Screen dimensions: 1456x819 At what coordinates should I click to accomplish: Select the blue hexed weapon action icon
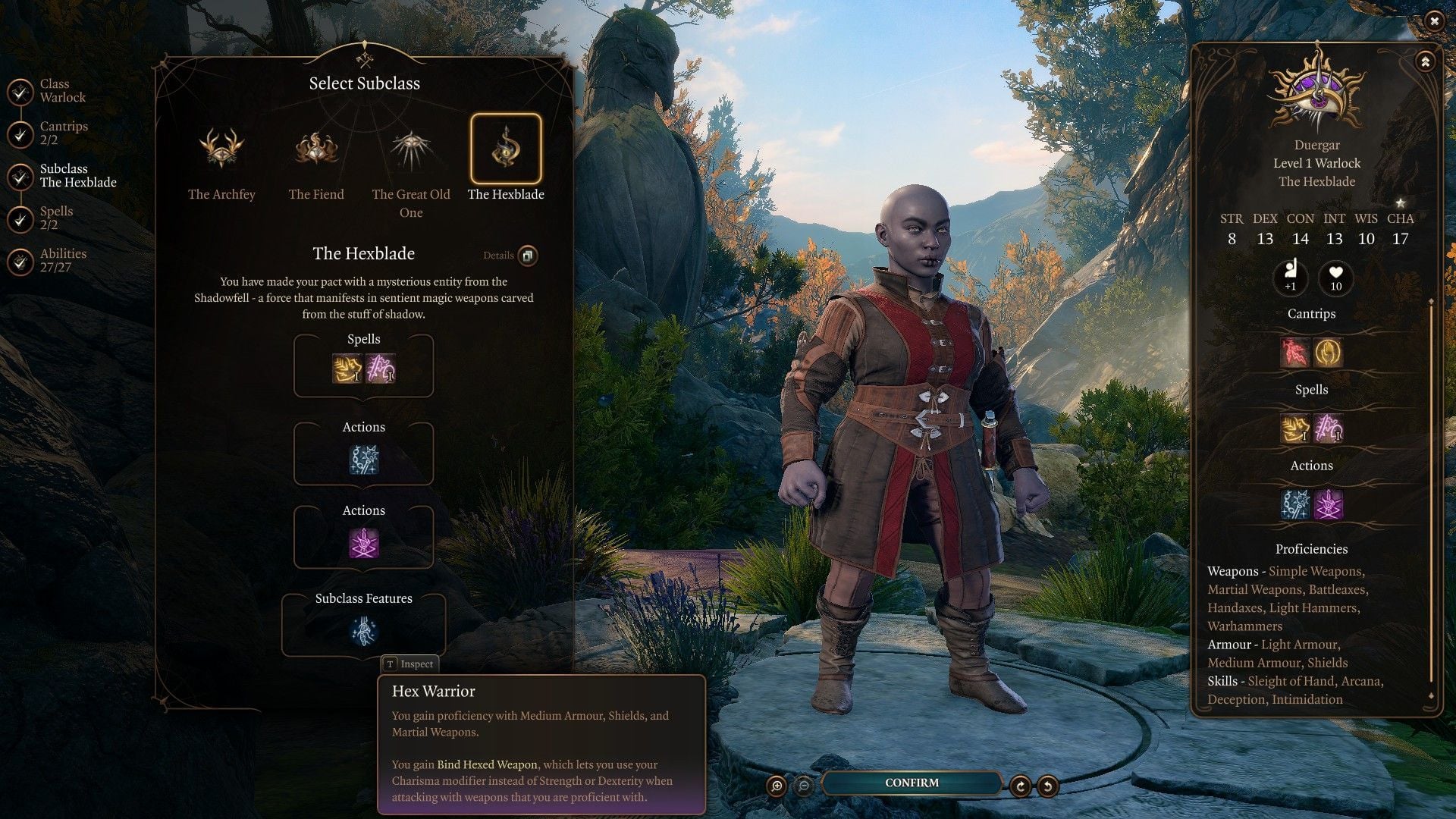click(364, 460)
